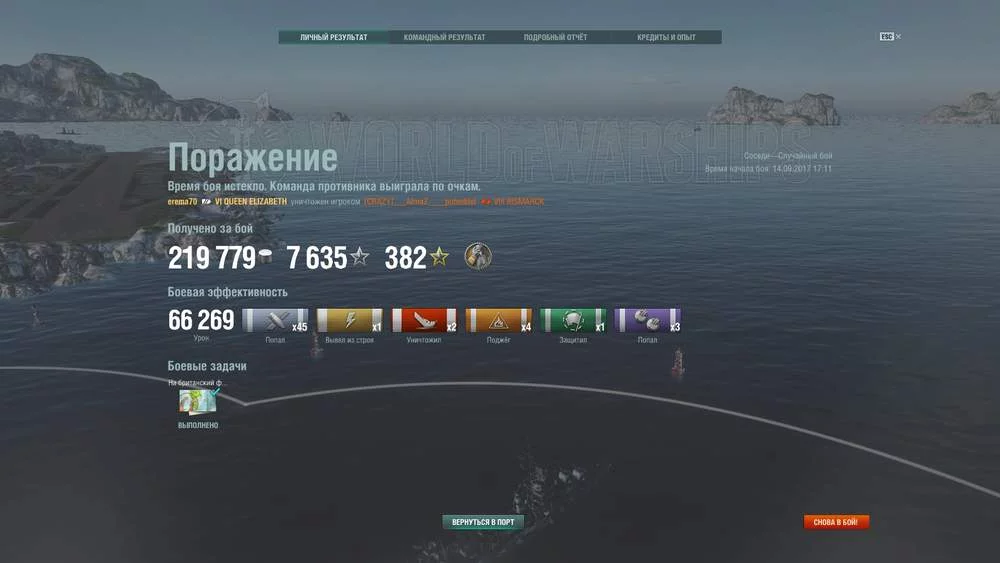Select the orange Поджёг fire ribbon
This screenshot has height=563, width=1000.
pyautogui.click(x=498, y=320)
